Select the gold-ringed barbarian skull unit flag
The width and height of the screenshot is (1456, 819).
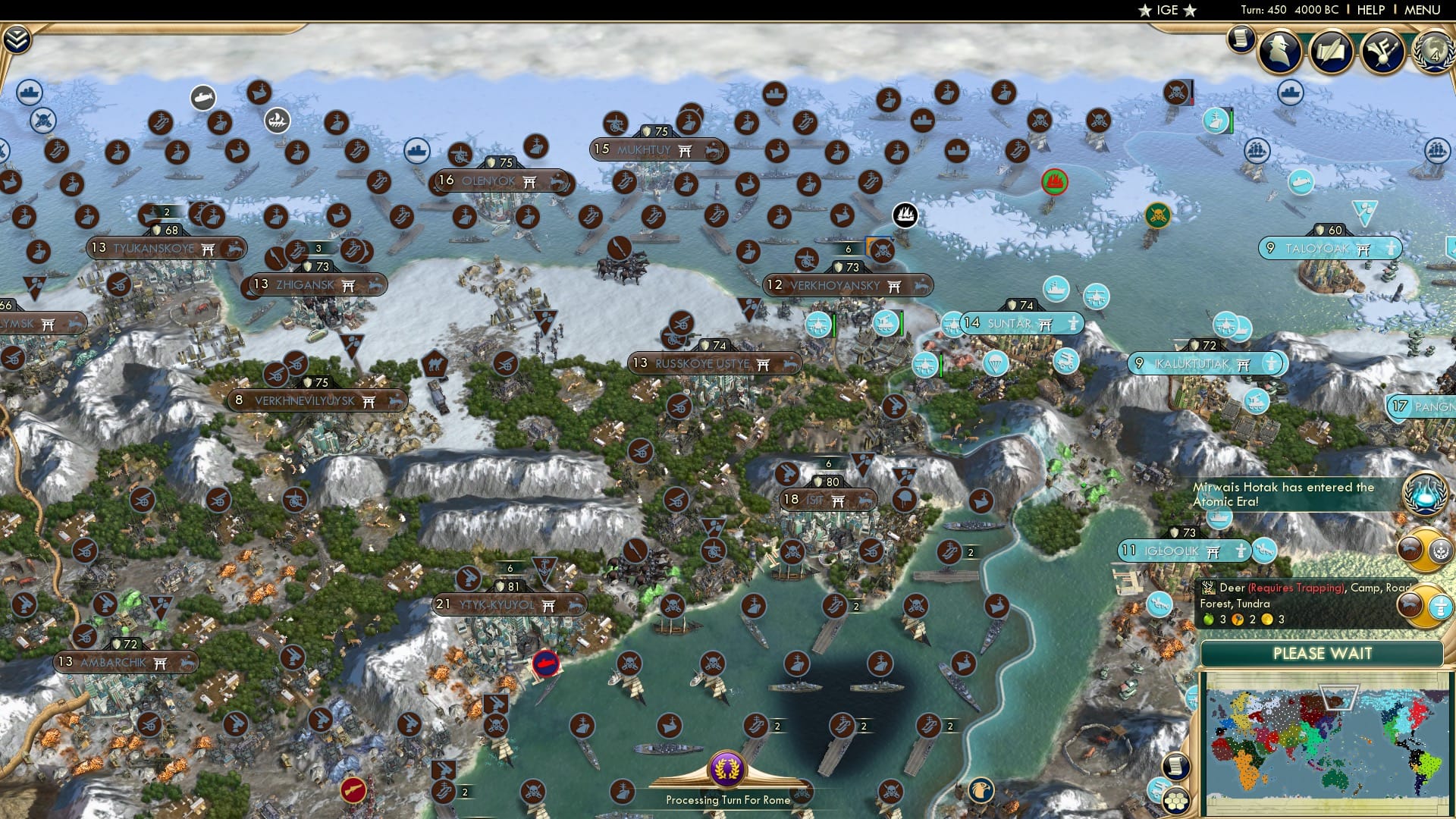1156,214
